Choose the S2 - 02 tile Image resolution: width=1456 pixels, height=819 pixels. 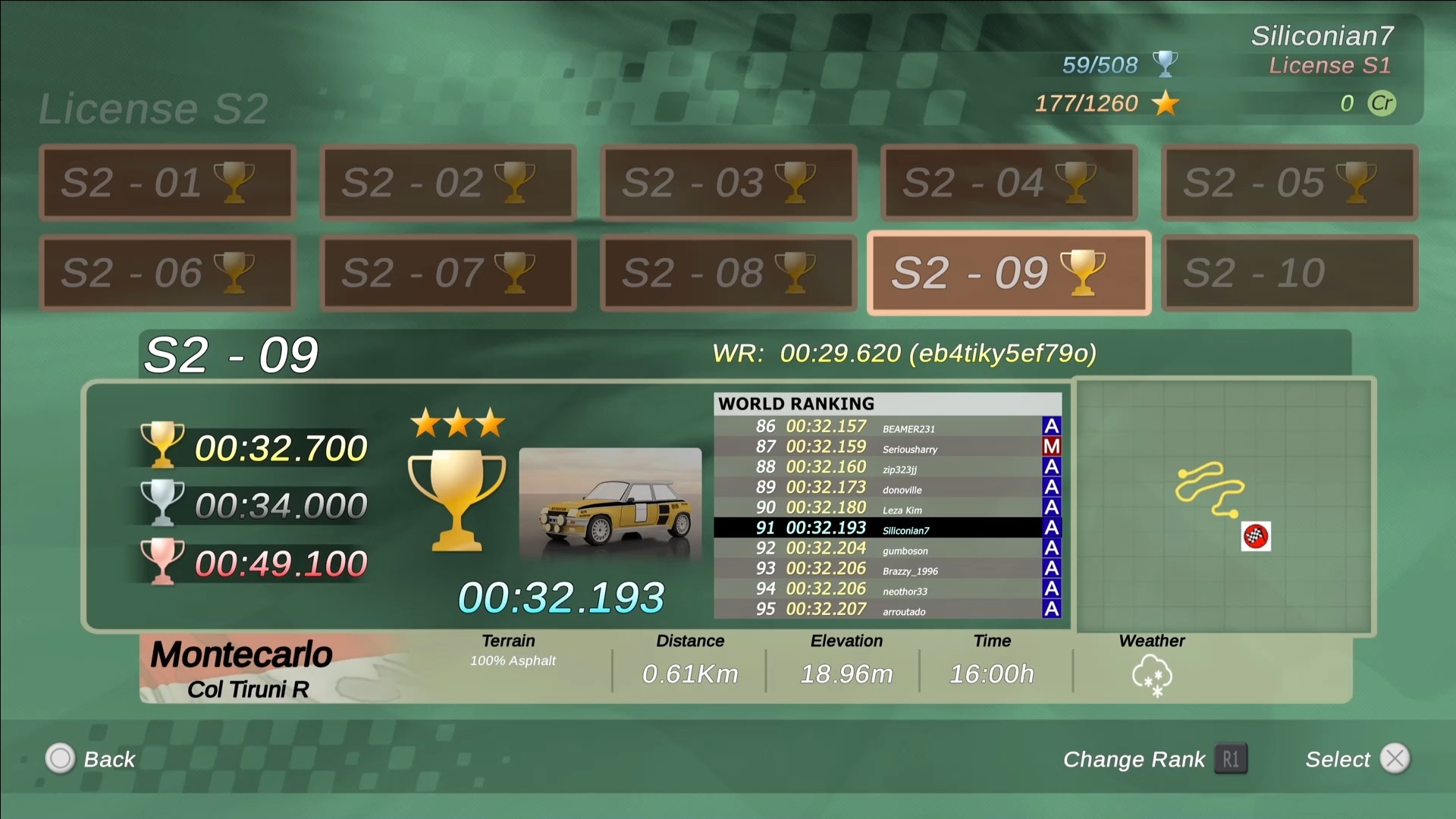pyautogui.click(x=448, y=183)
